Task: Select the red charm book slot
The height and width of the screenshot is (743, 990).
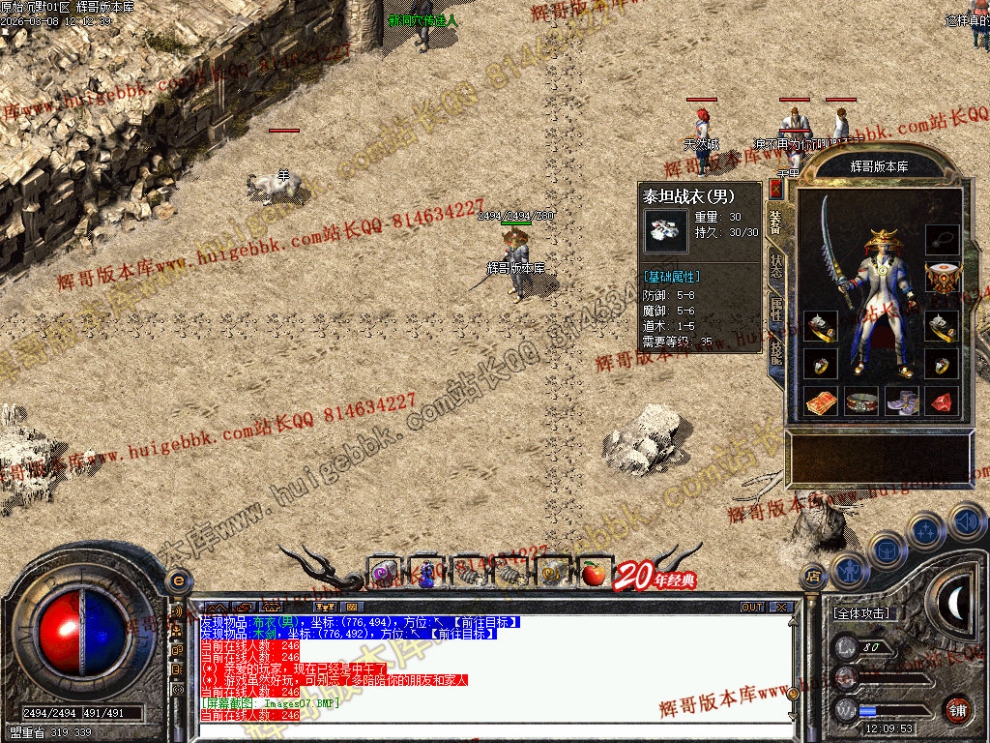Action: pyautogui.click(x=820, y=402)
